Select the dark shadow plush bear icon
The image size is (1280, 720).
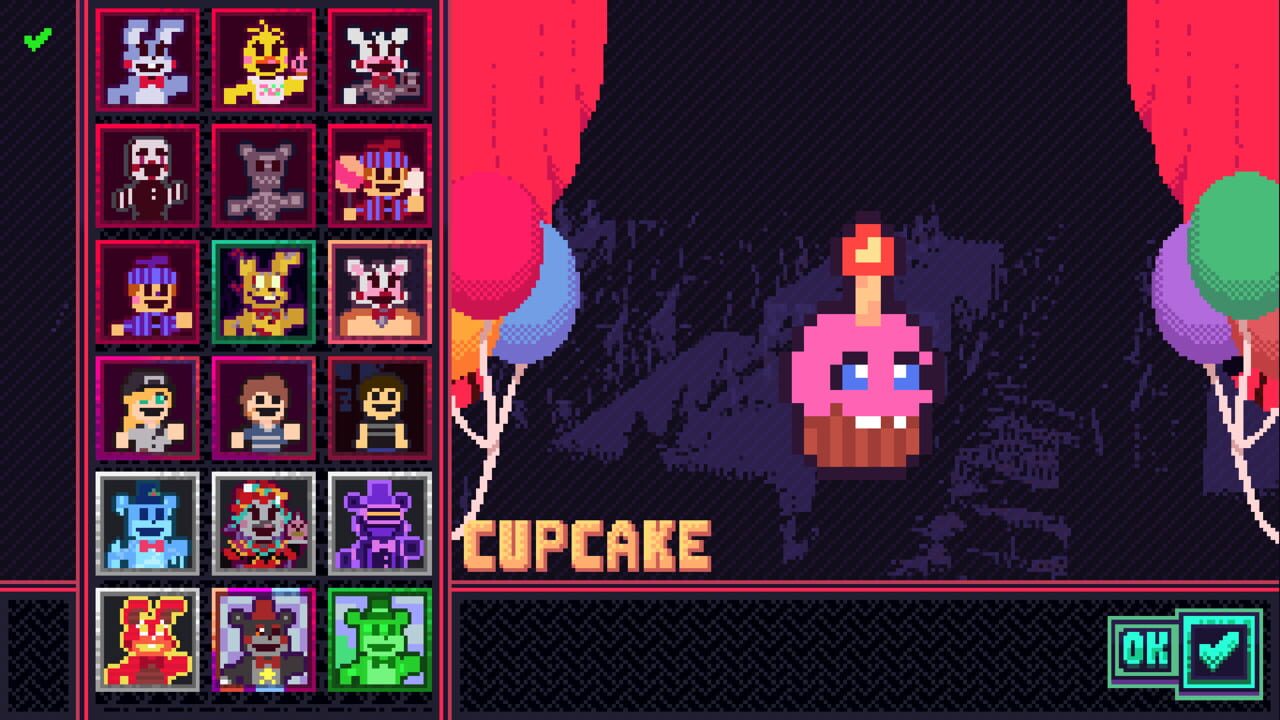click(x=263, y=177)
